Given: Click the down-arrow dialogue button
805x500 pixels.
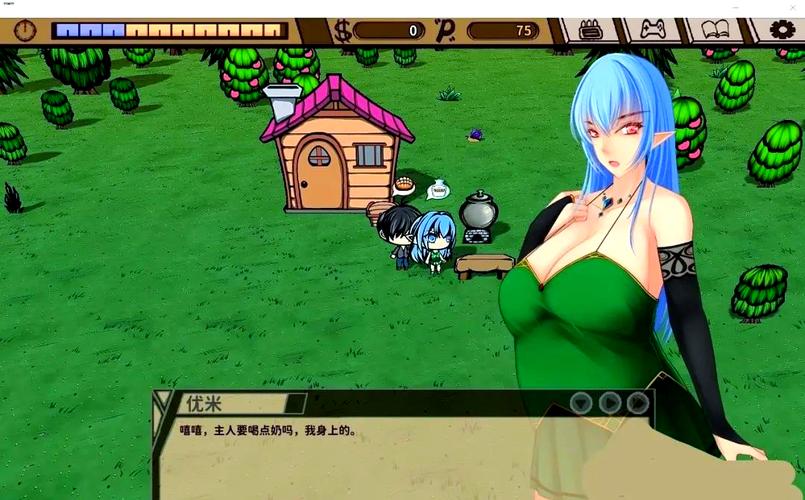Looking at the screenshot, I should (x=581, y=403).
